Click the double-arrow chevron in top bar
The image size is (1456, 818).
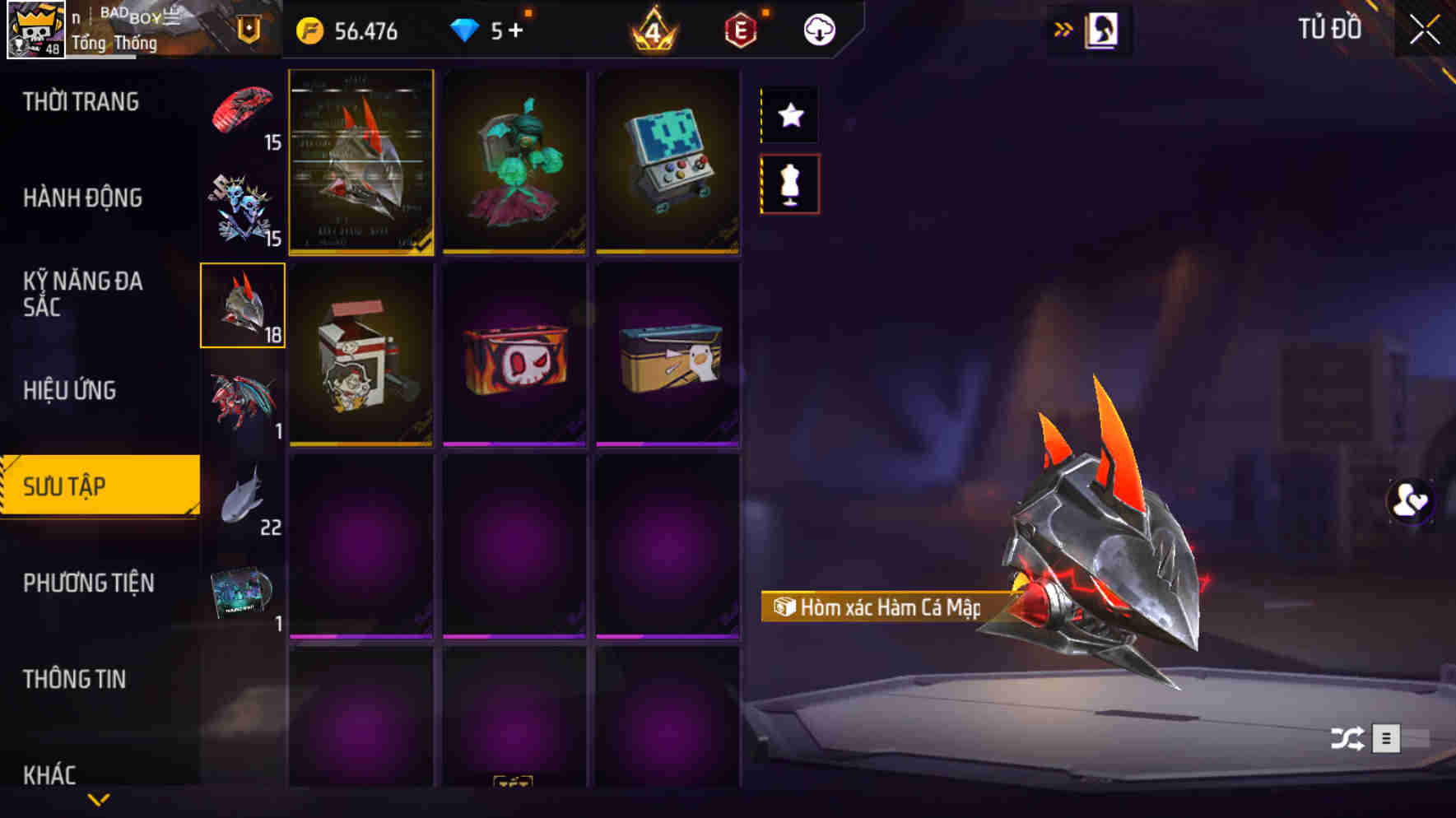(x=1063, y=27)
